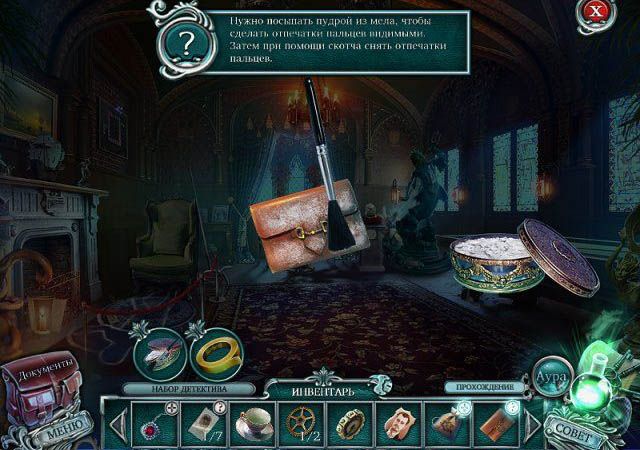Click the question mark hint icon
640x450 pixels.
[x=187, y=43]
